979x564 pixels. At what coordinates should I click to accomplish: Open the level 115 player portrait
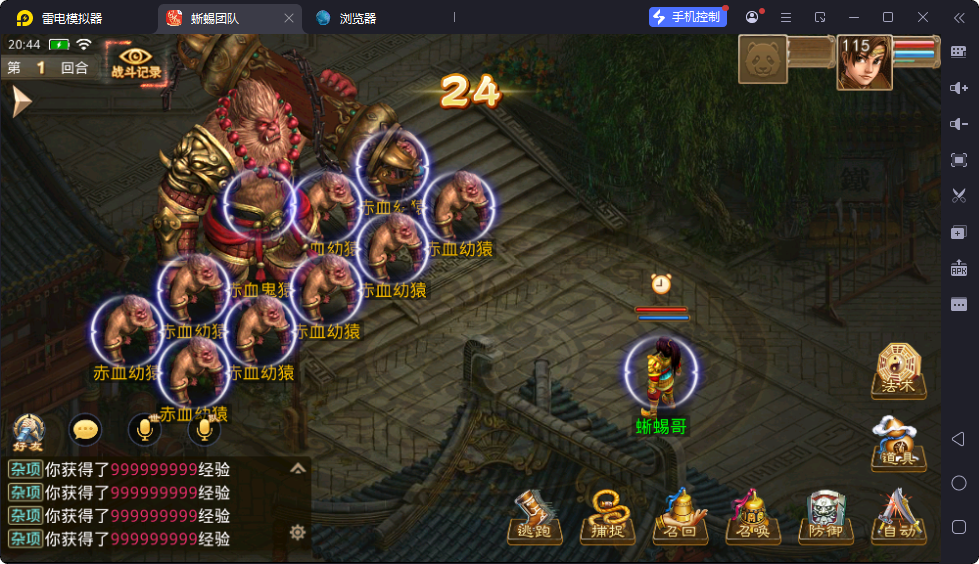point(864,62)
